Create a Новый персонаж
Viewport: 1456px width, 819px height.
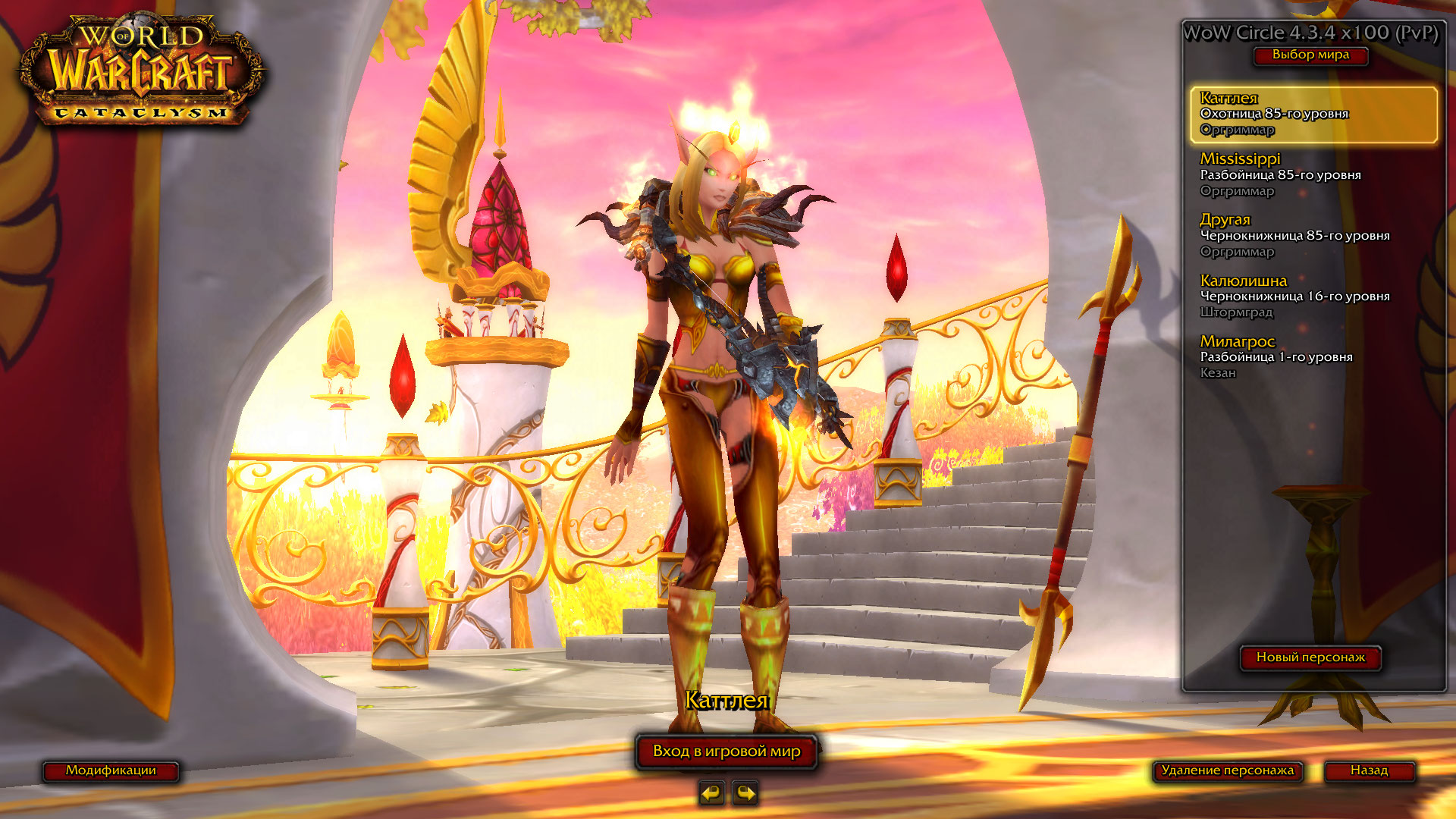coord(1310,657)
